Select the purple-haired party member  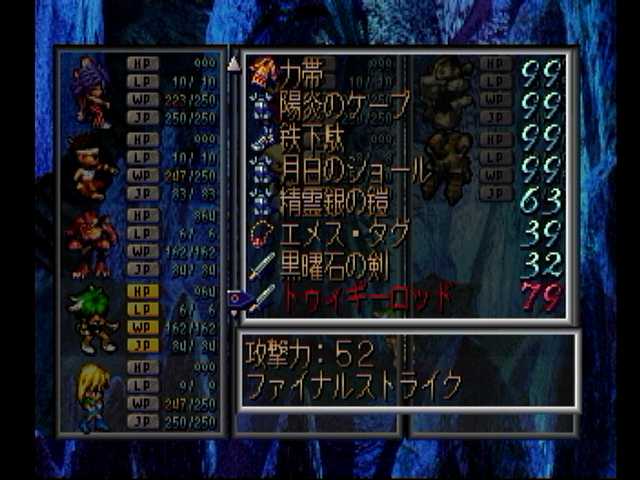tap(92, 90)
